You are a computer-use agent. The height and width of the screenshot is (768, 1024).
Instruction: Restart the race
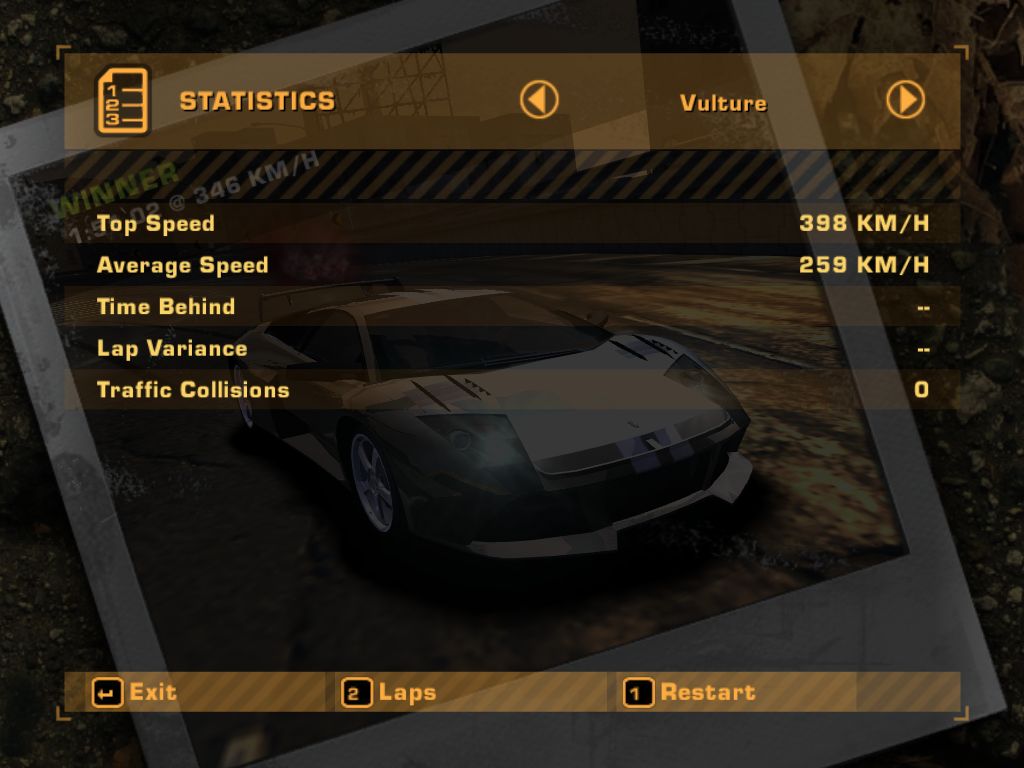click(690, 692)
